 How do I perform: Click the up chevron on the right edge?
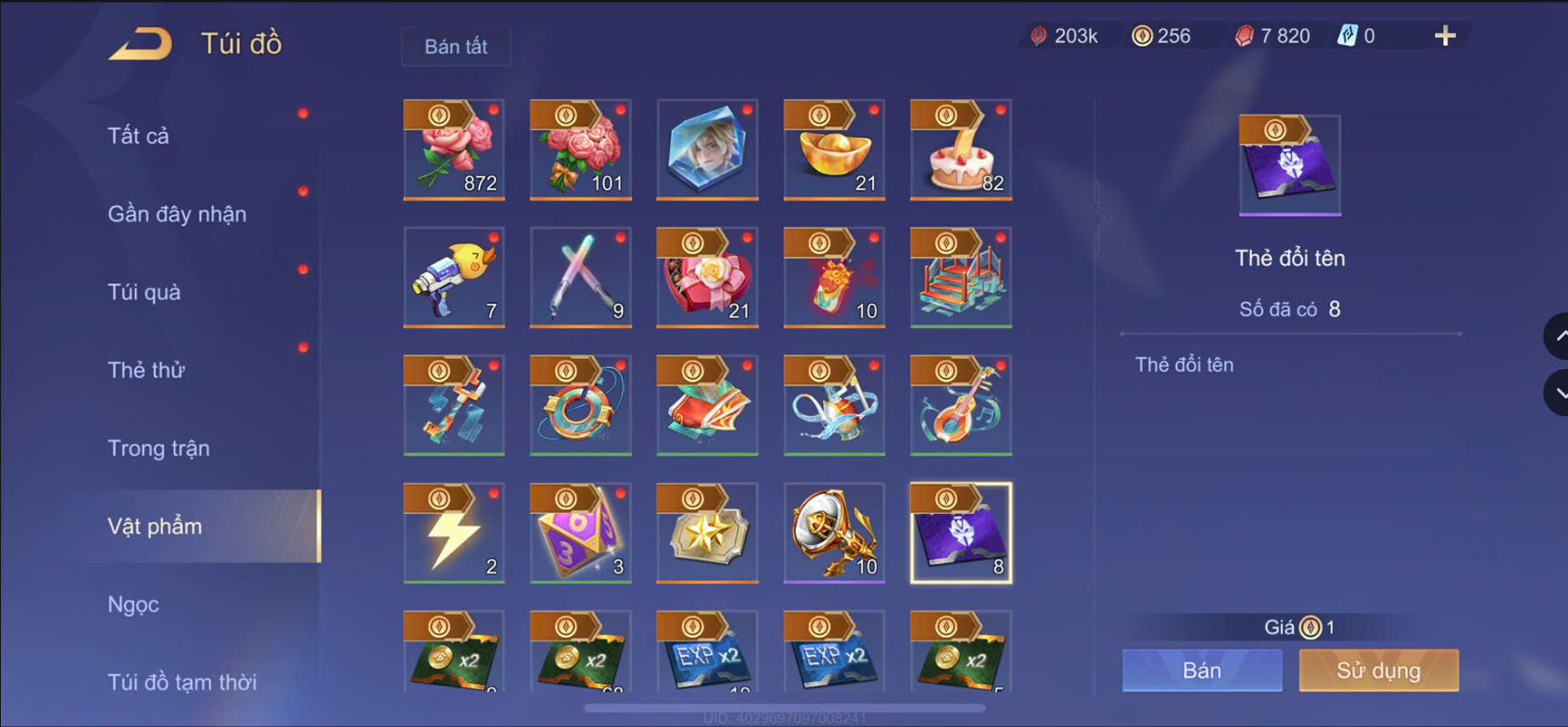point(1555,335)
